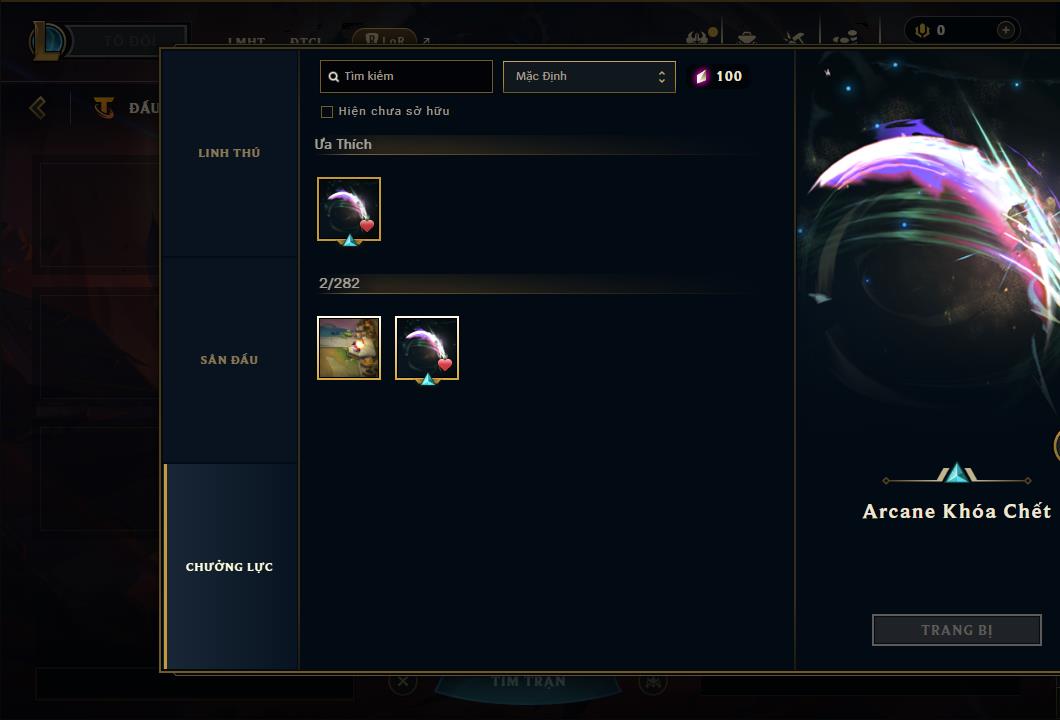Open the Mặc Định sort dropdown

pos(589,77)
